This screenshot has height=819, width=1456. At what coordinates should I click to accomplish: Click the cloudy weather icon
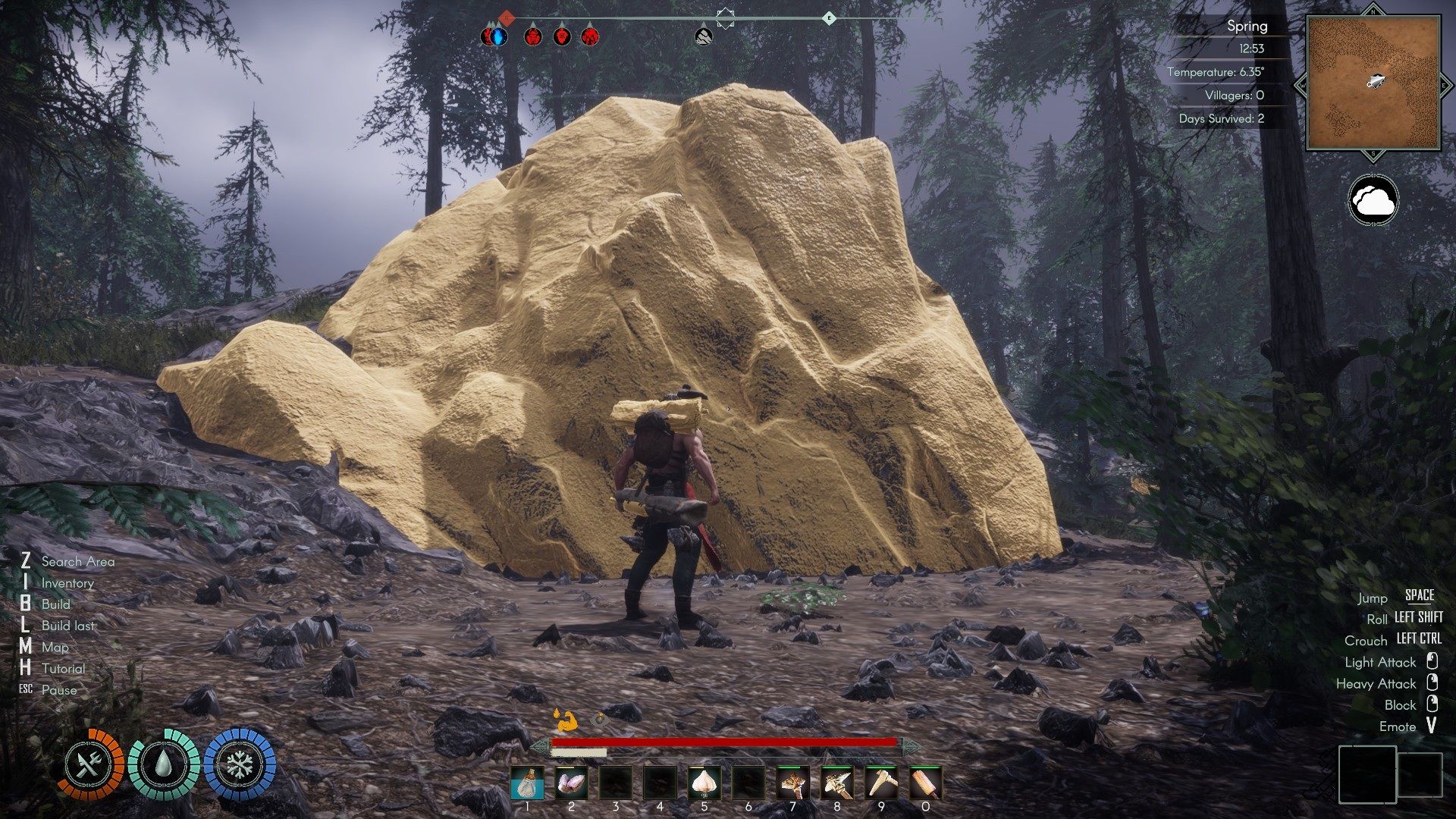pyautogui.click(x=1373, y=201)
